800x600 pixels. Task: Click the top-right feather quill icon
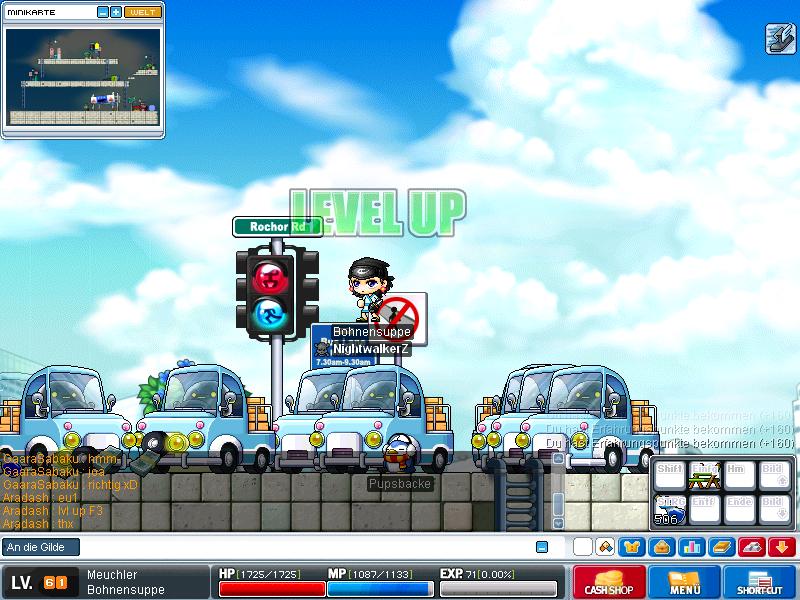point(779,38)
